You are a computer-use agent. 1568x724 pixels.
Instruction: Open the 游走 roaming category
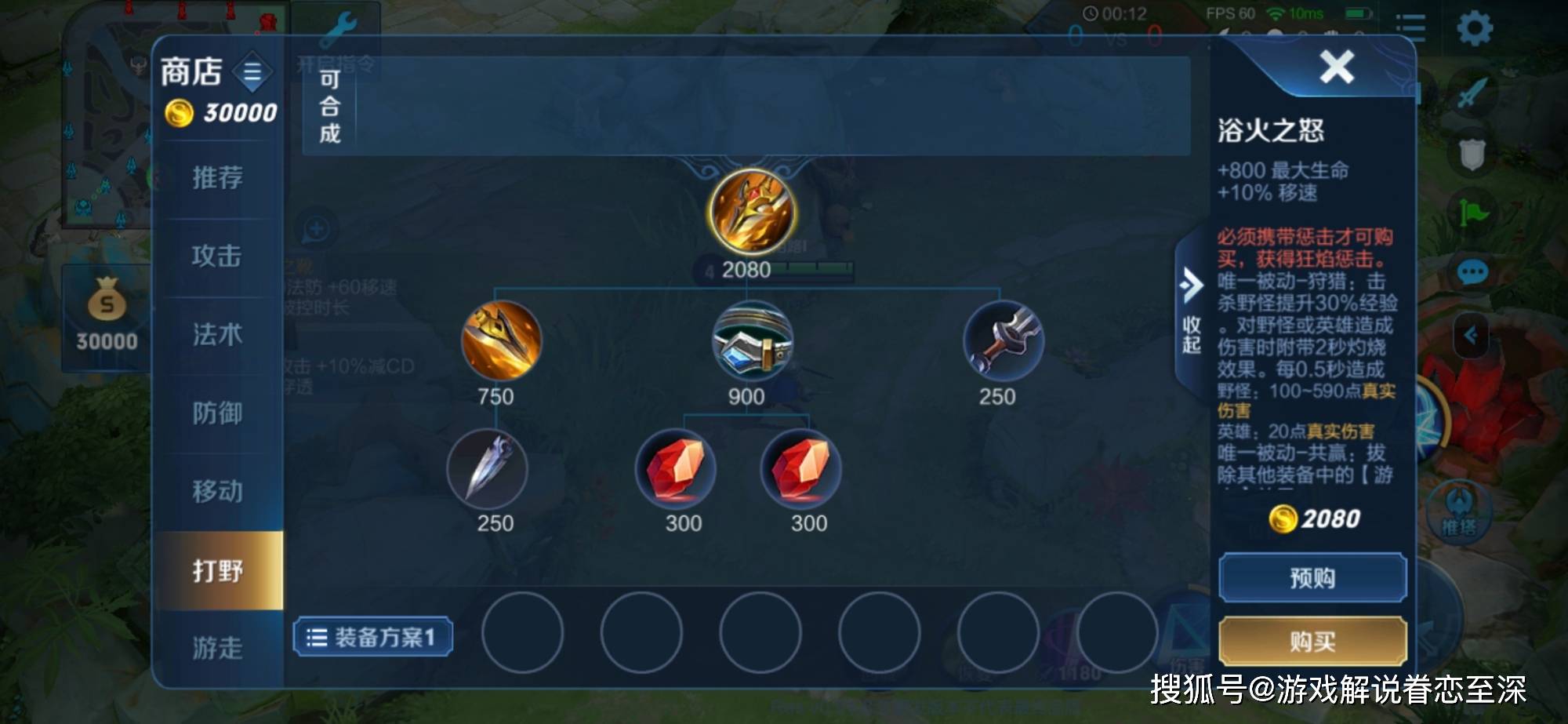coord(218,647)
